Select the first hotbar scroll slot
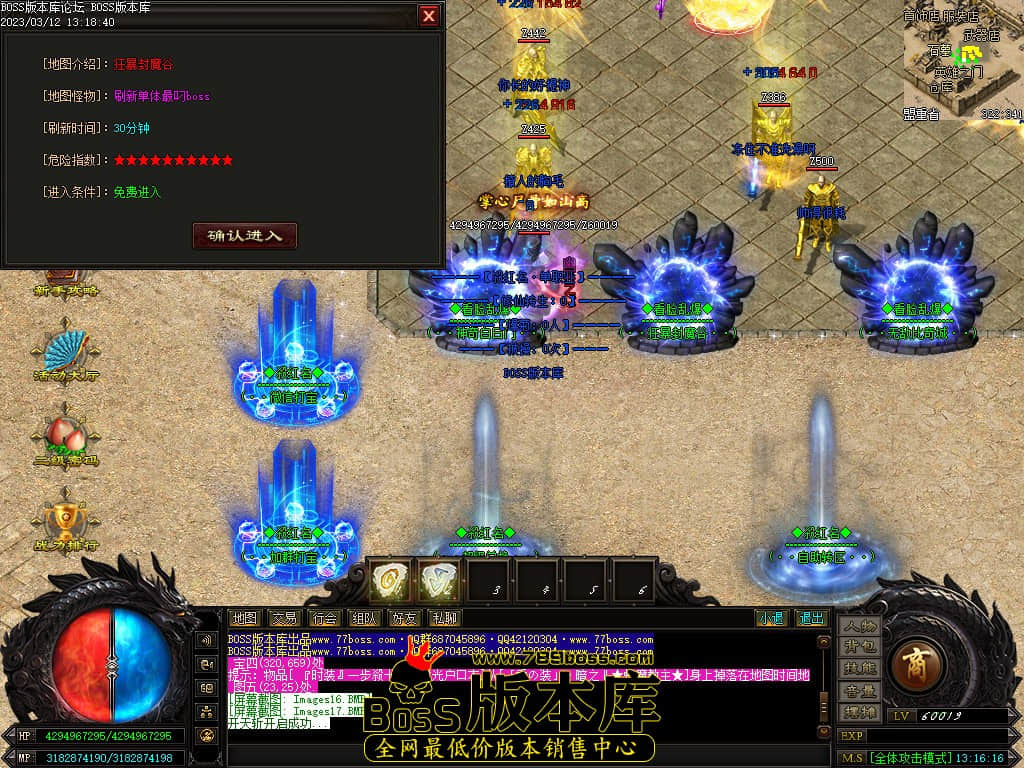Screen dimensions: 1024x768 [390, 580]
